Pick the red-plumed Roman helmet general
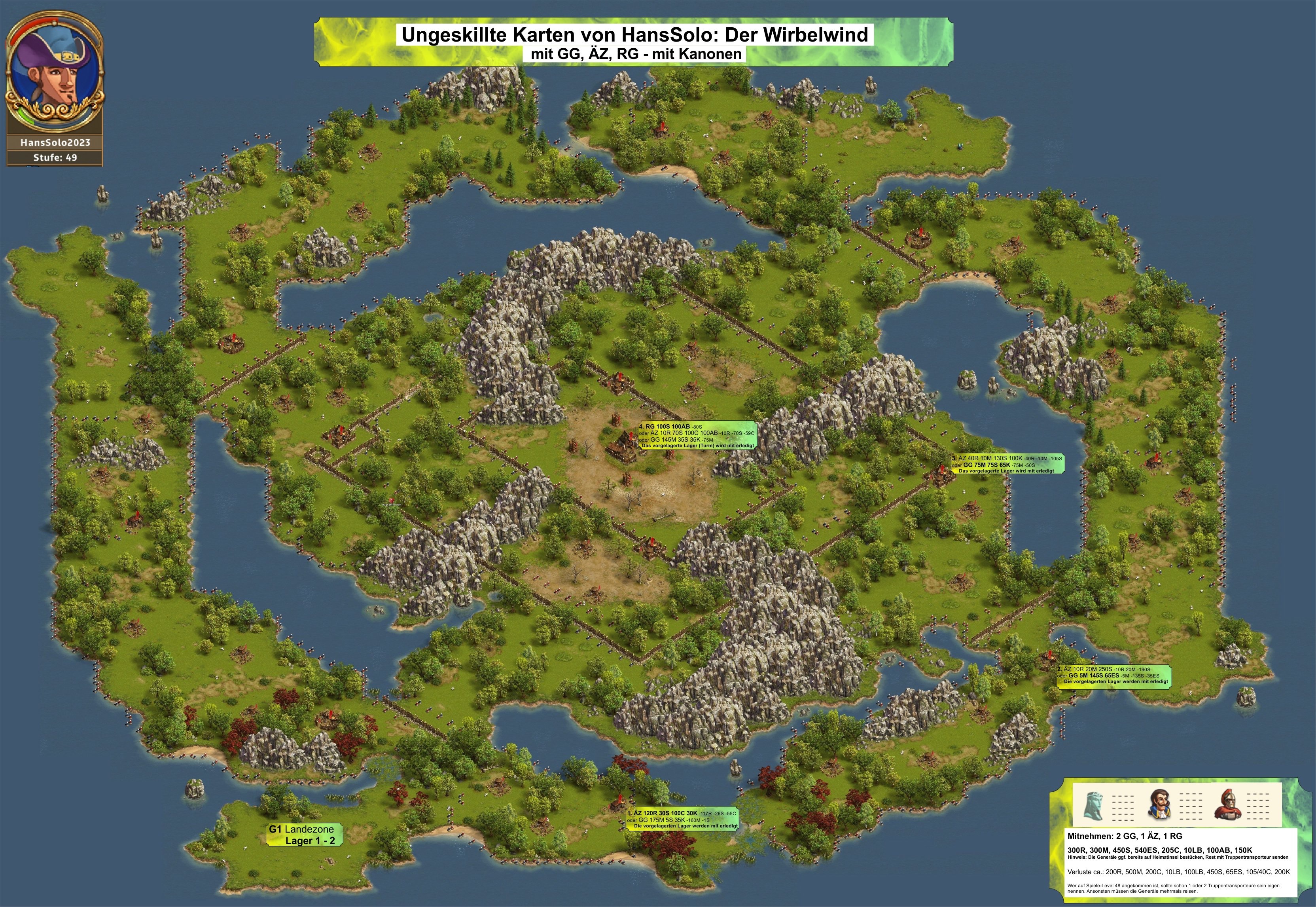Viewport: 1316px width, 907px height. coord(1227,805)
